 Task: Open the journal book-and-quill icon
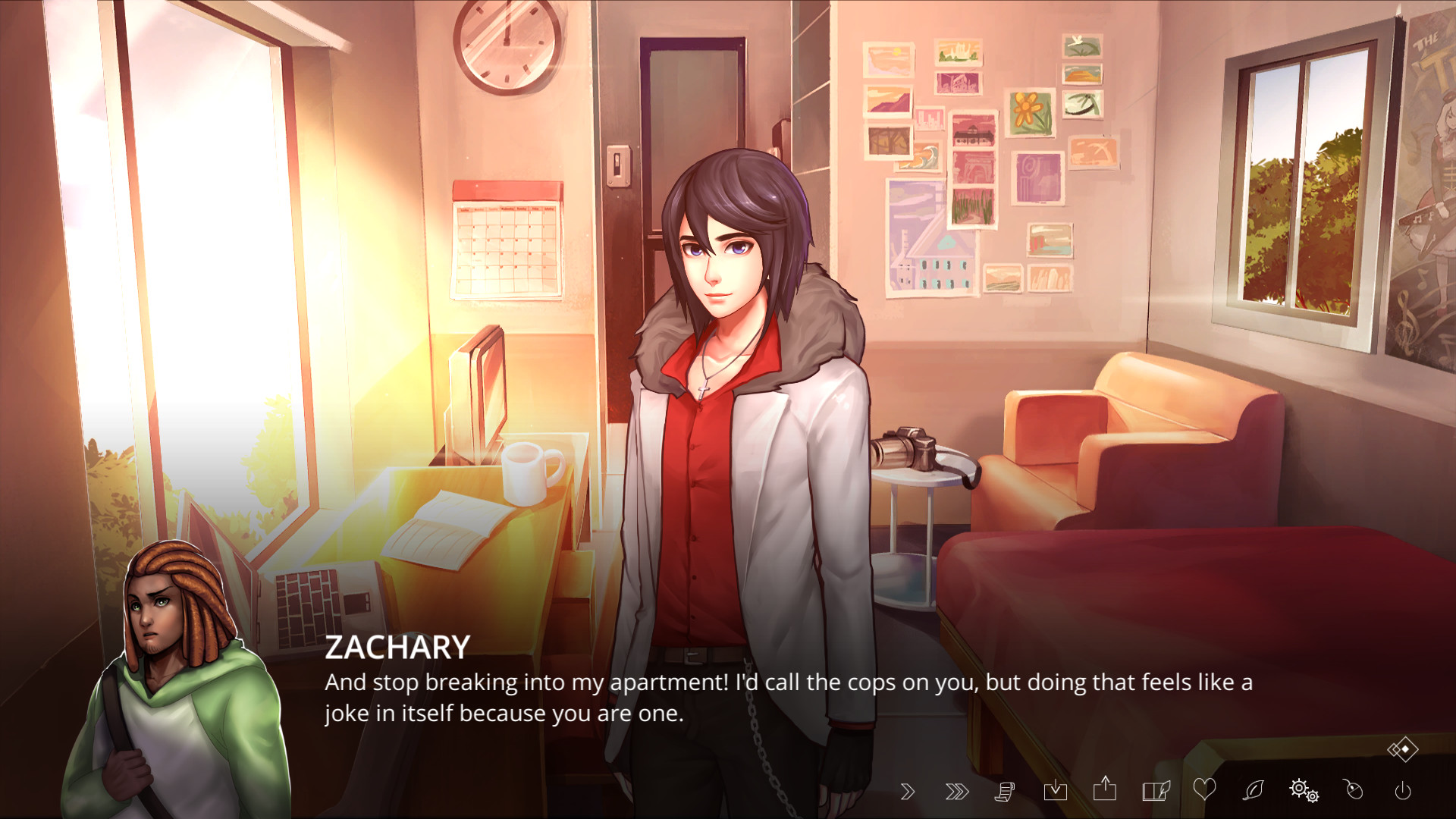[x=1156, y=791]
